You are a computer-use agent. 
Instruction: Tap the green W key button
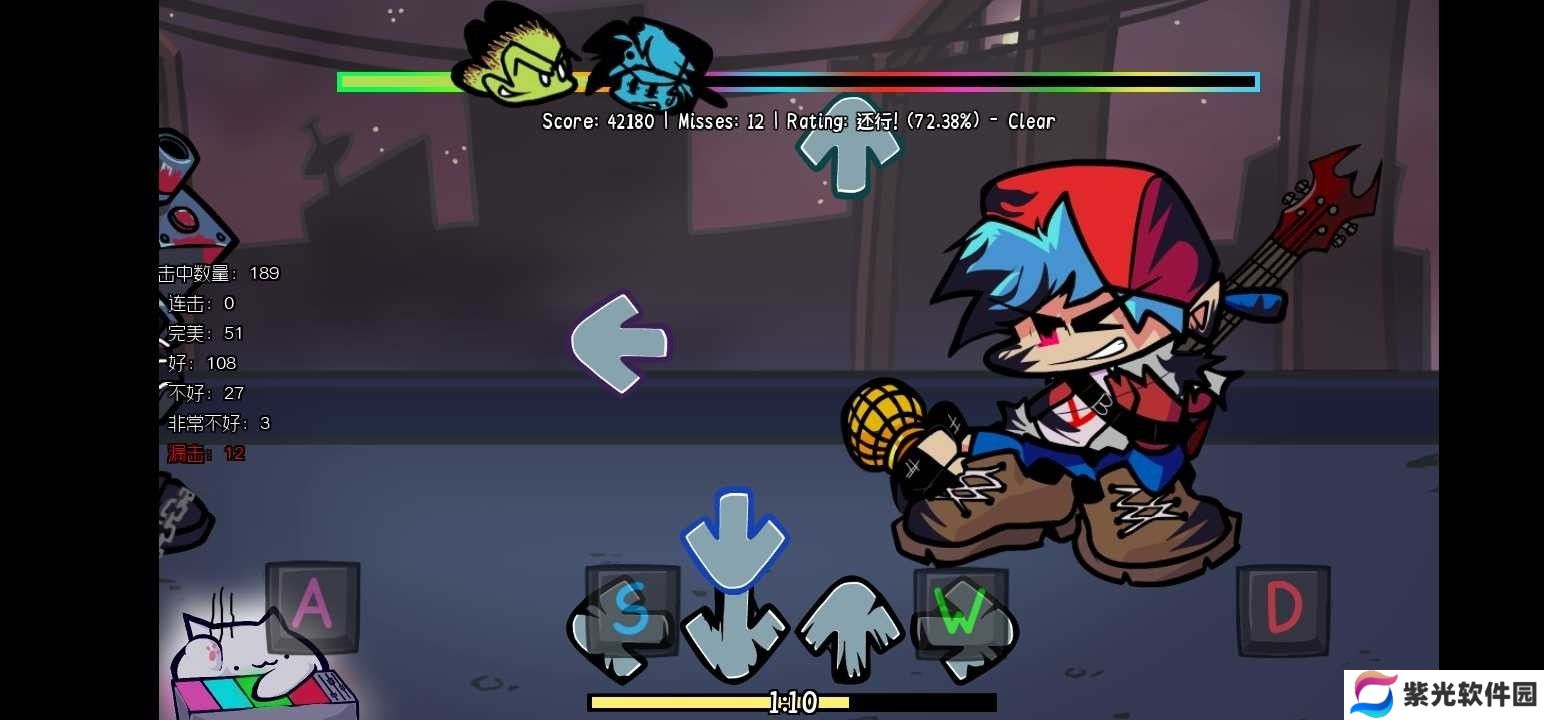point(960,612)
